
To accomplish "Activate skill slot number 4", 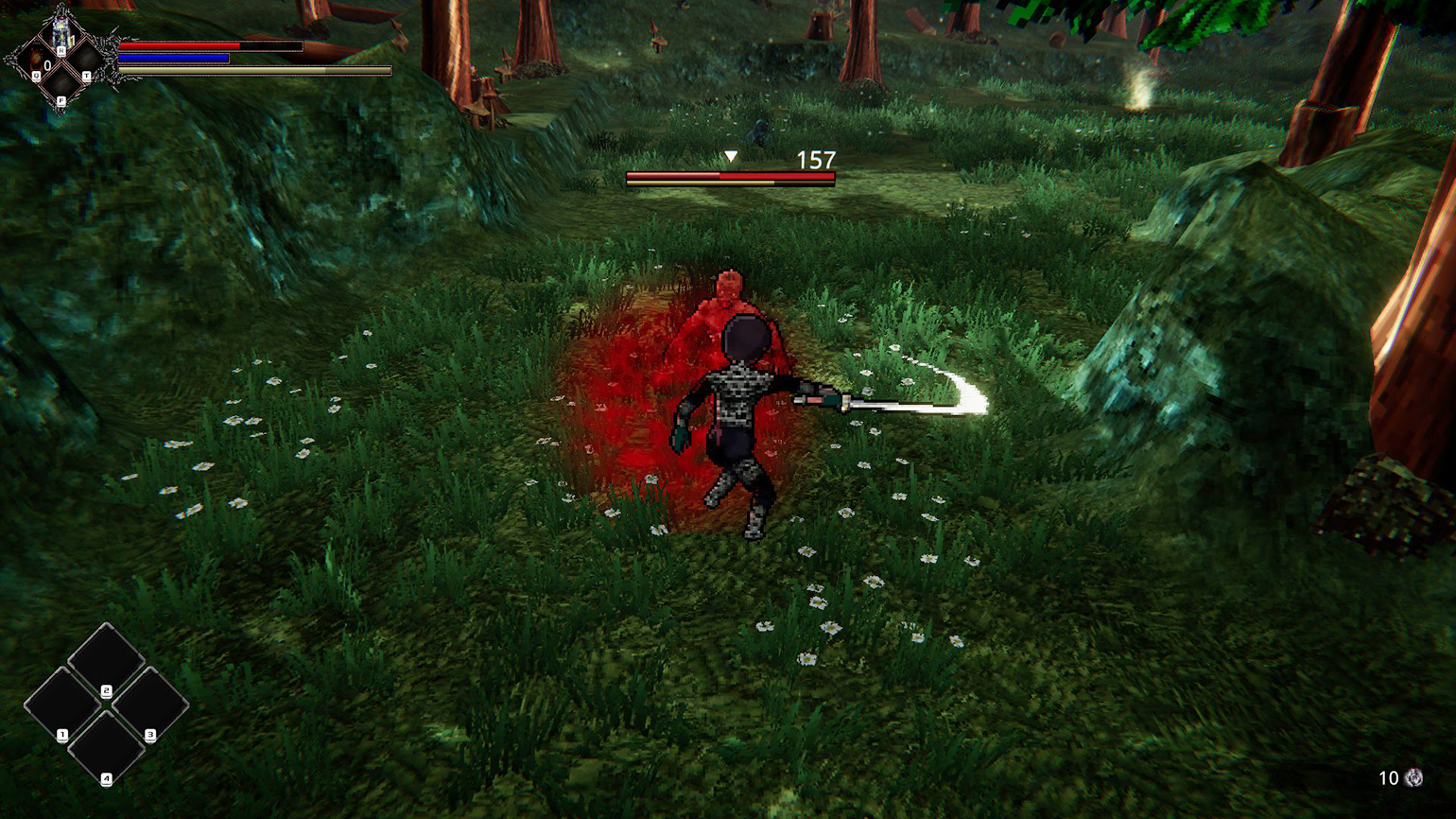I will [x=106, y=749].
